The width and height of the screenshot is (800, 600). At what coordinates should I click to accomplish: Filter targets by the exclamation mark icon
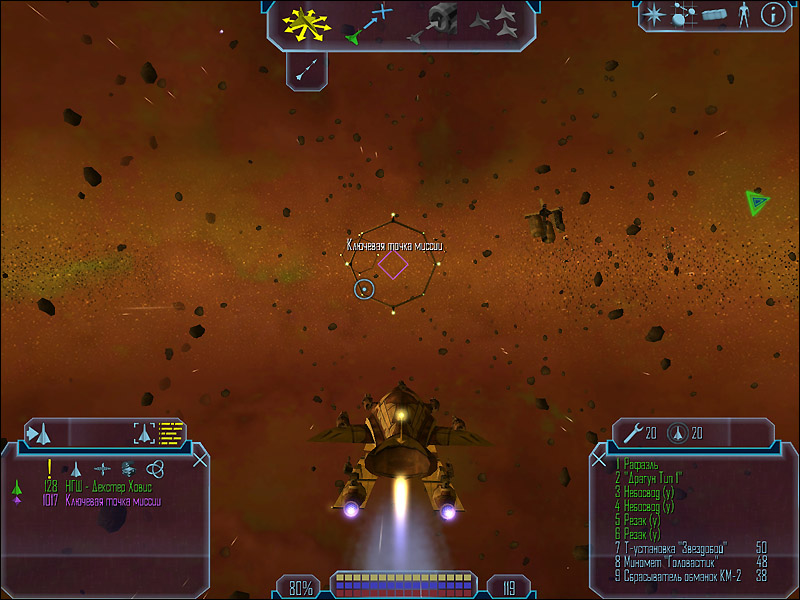49,468
